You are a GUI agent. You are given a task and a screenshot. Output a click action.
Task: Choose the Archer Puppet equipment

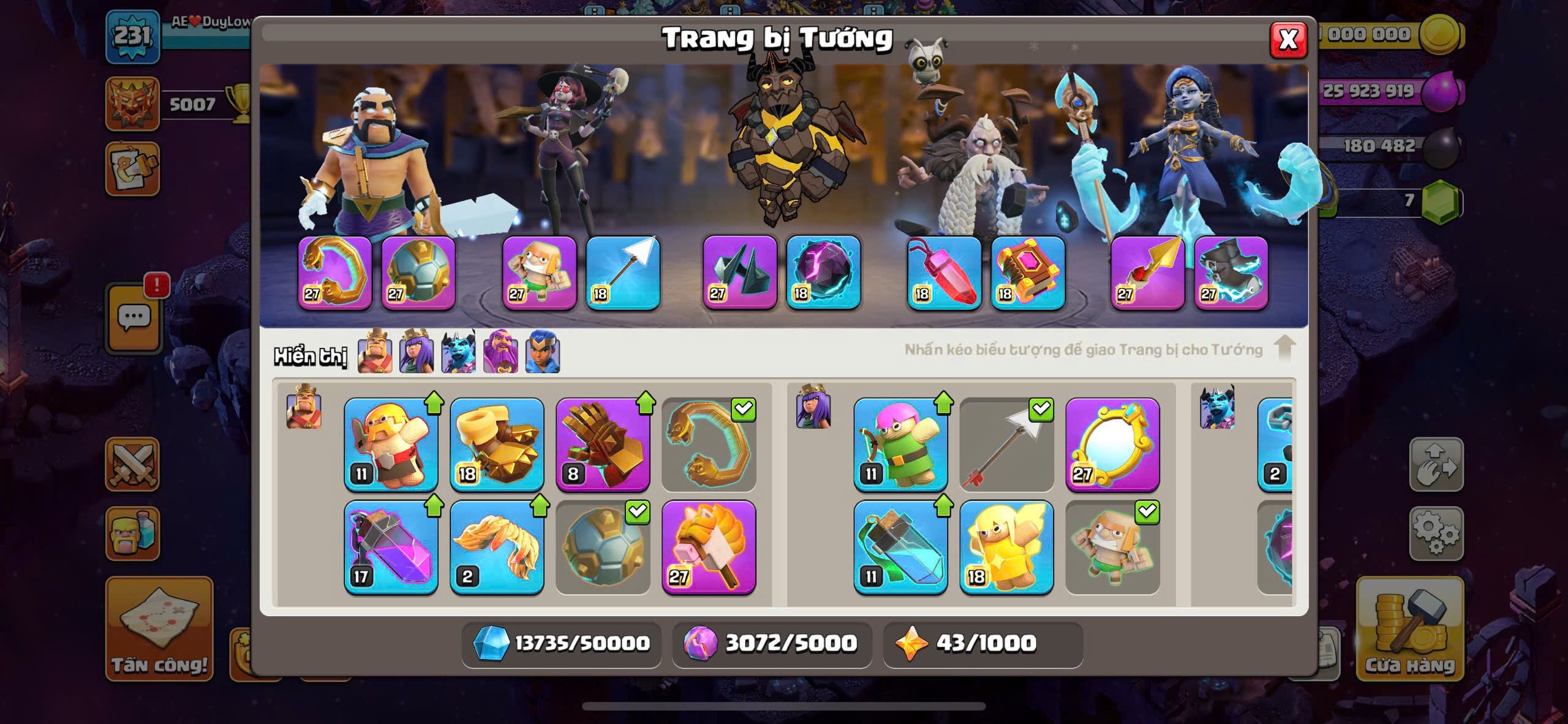click(900, 445)
